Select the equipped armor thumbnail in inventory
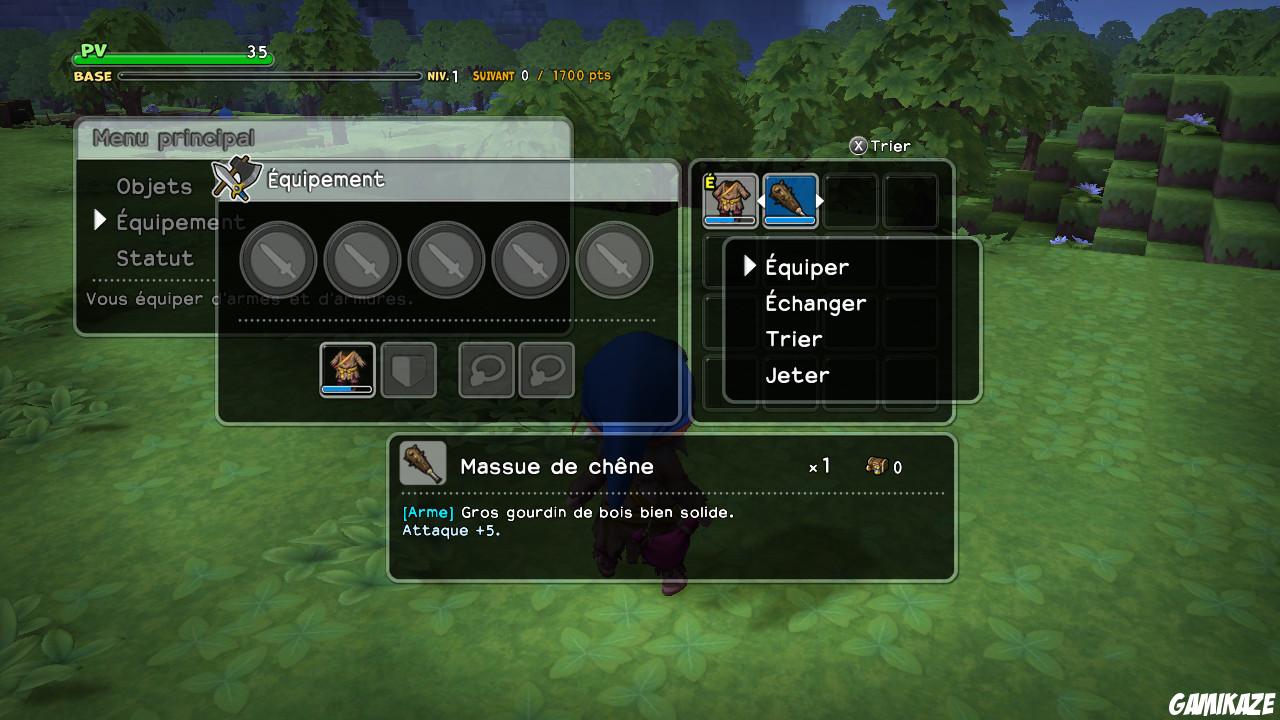The image size is (1280, 720). pyautogui.click(x=731, y=199)
